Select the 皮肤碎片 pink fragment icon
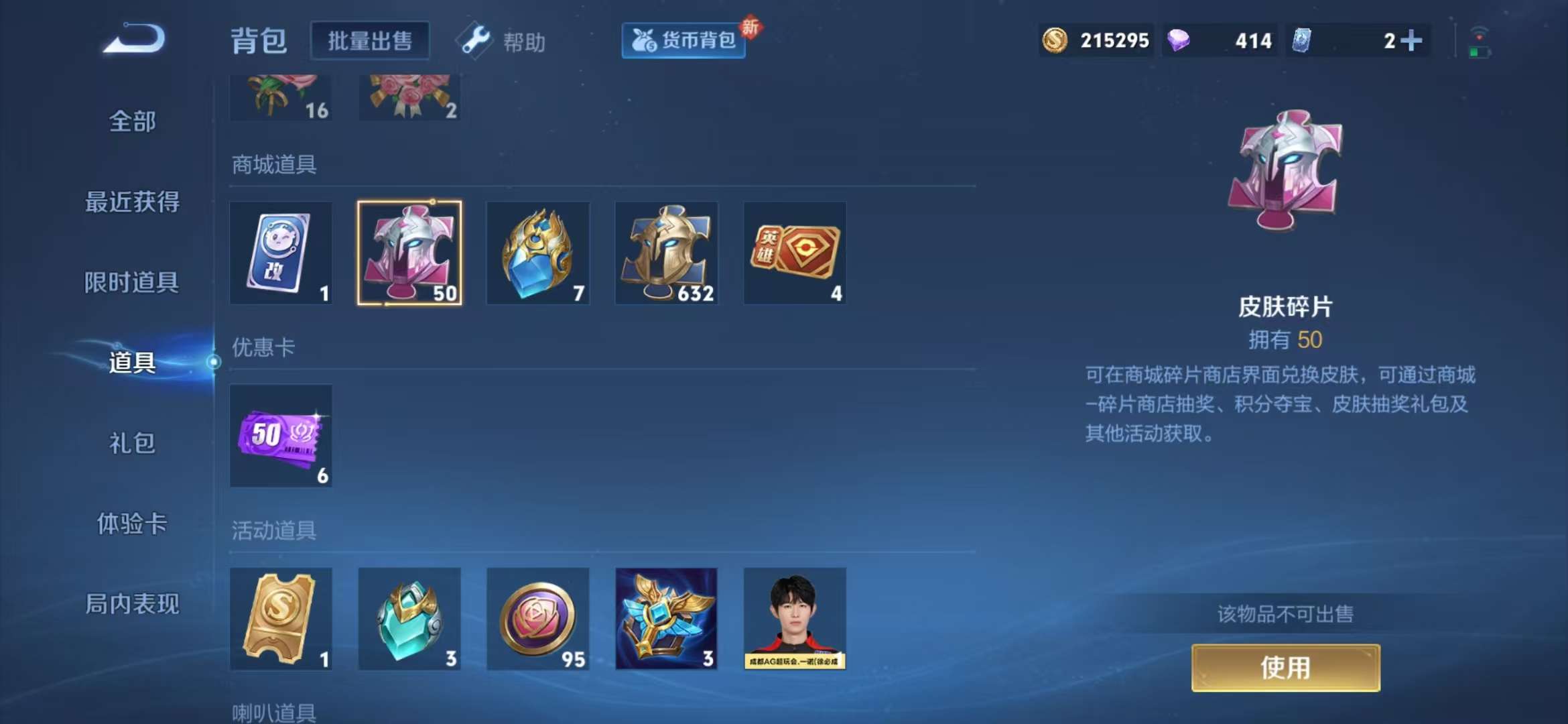 click(x=409, y=253)
